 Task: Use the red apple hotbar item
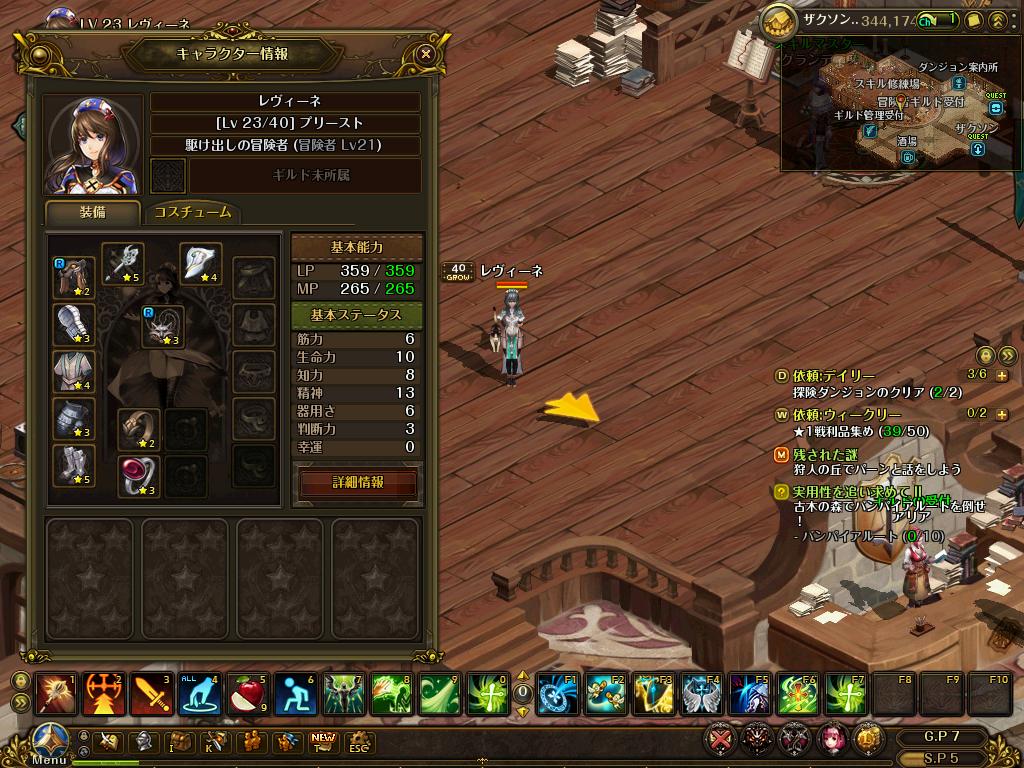(249, 694)
